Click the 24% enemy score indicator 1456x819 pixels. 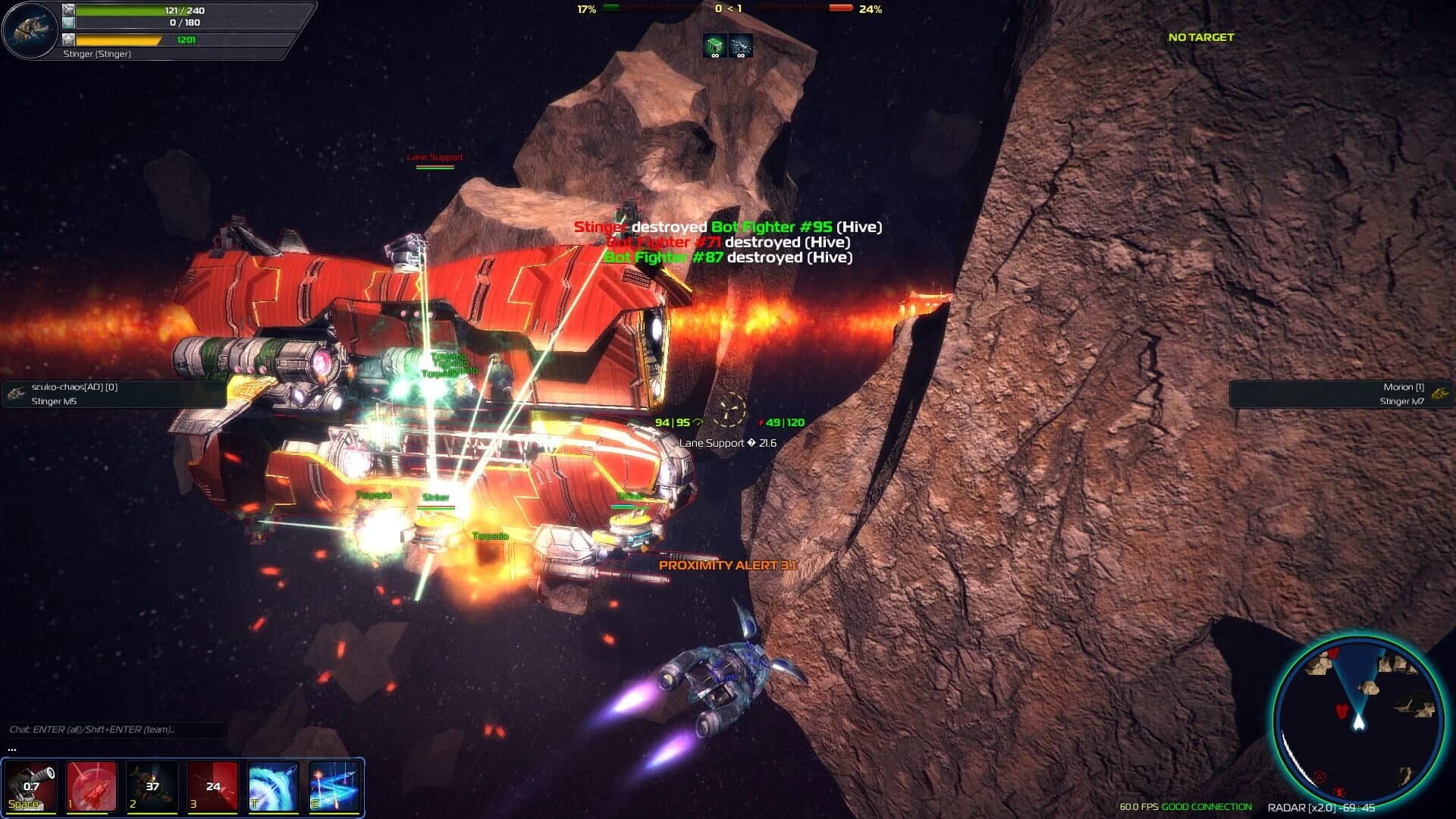pos(871,10)
